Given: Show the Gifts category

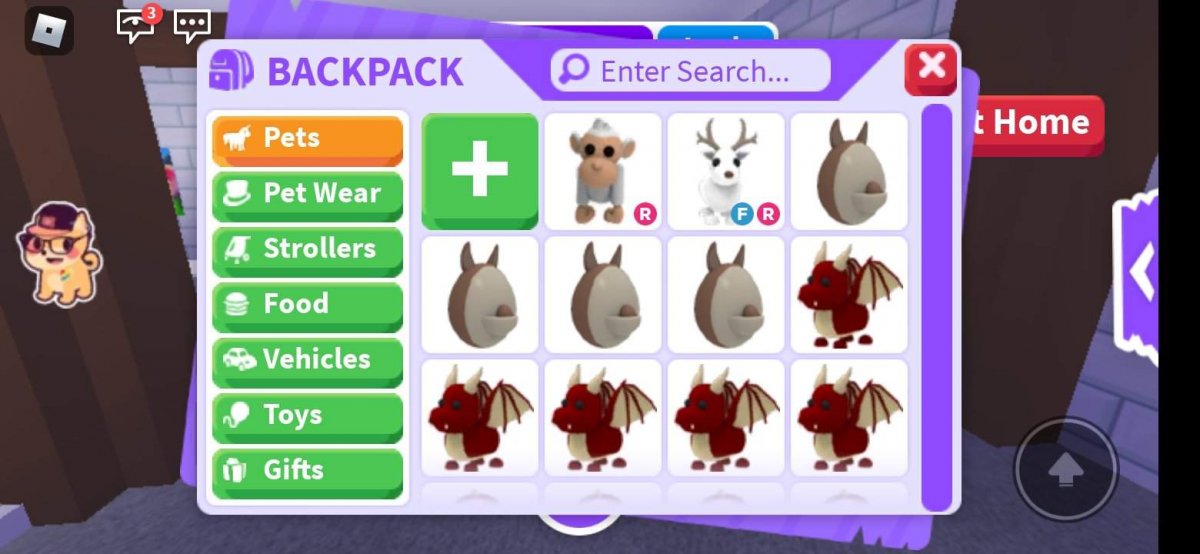Looking at the screenshot, I should pyautogui.click(x=307, y=471).
